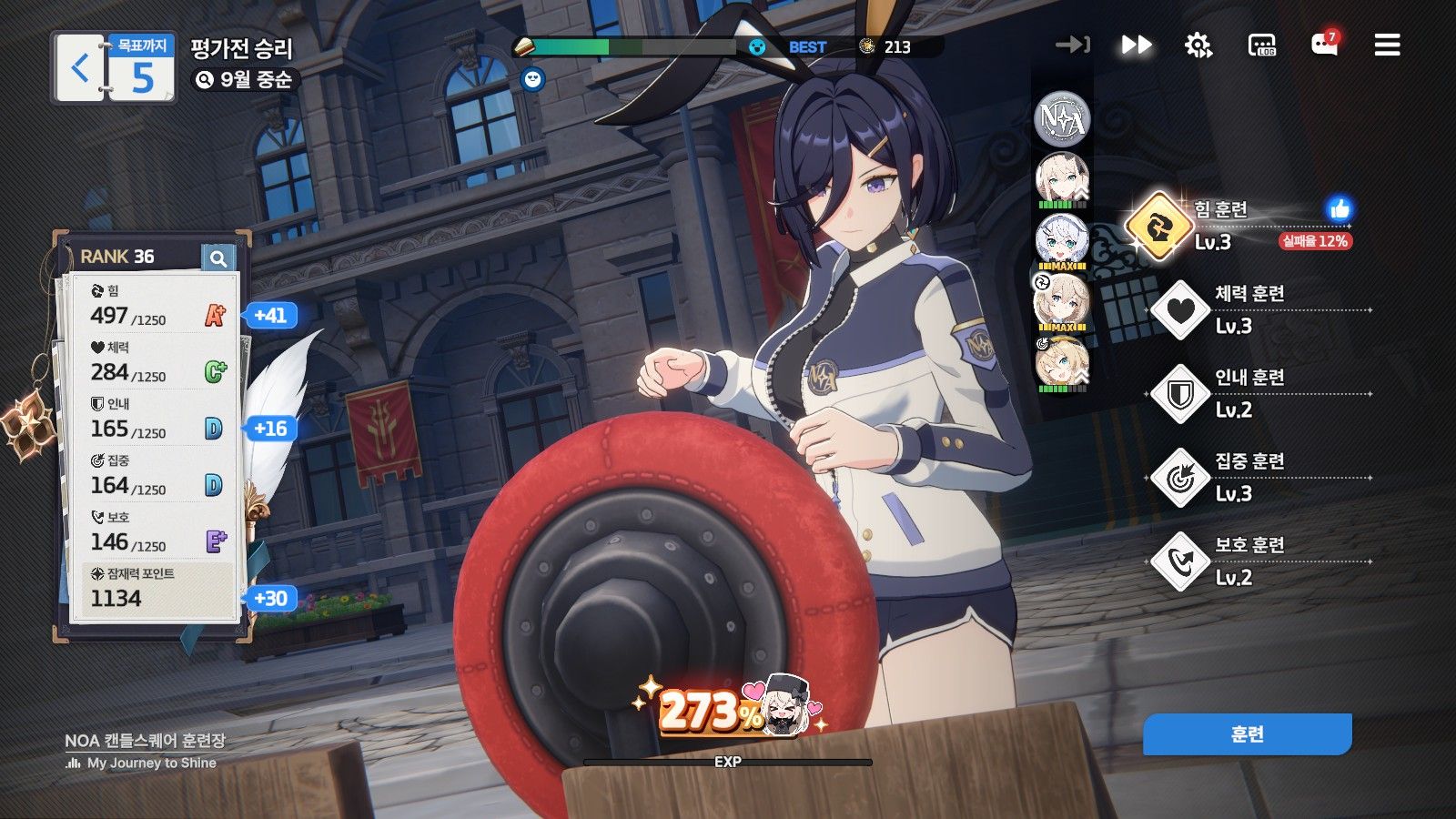
Task: Click the thumbs-up recommendation icon
Action: [1339, 209]
